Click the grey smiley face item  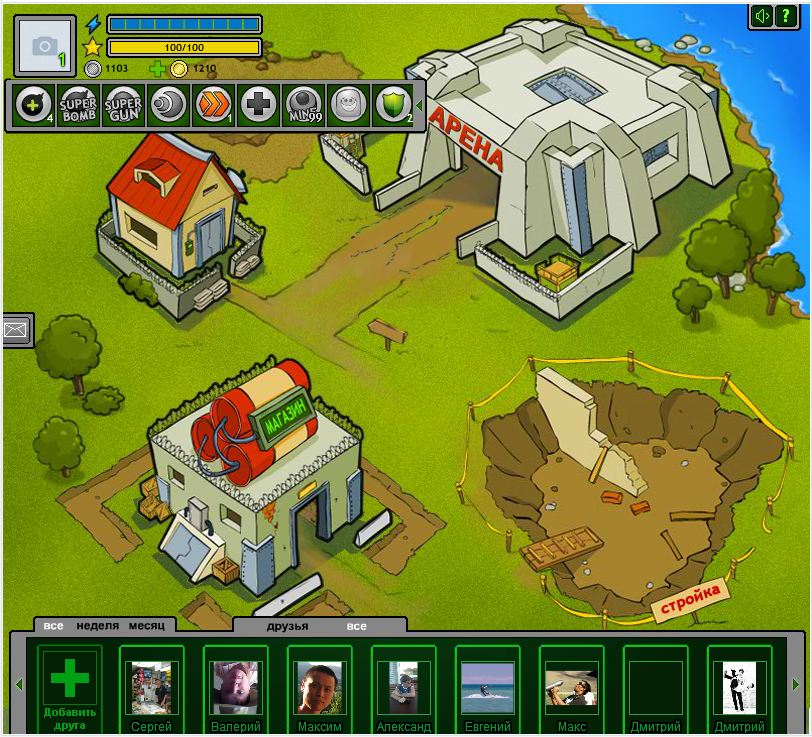tap(347, 105)
